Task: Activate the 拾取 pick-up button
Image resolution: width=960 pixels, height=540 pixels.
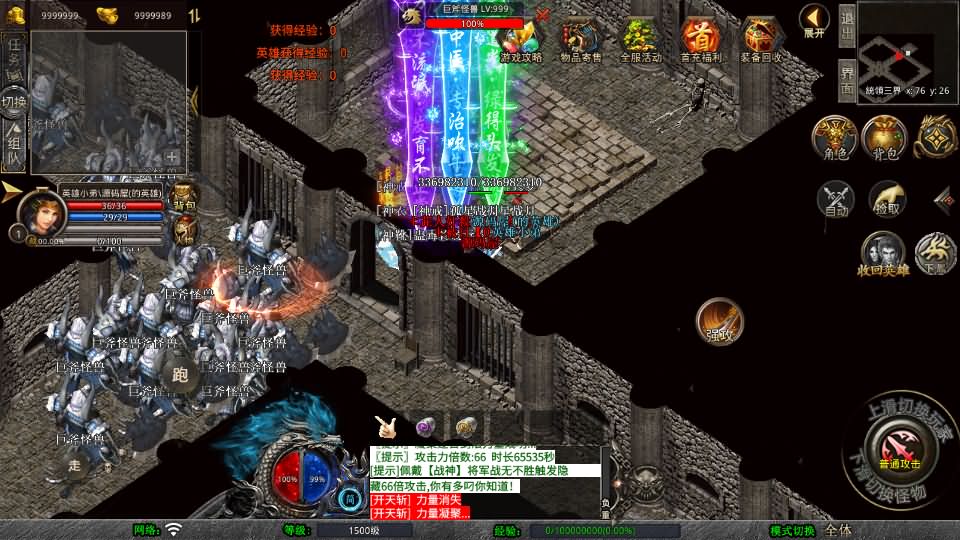Action: click(x=887, y=199)
